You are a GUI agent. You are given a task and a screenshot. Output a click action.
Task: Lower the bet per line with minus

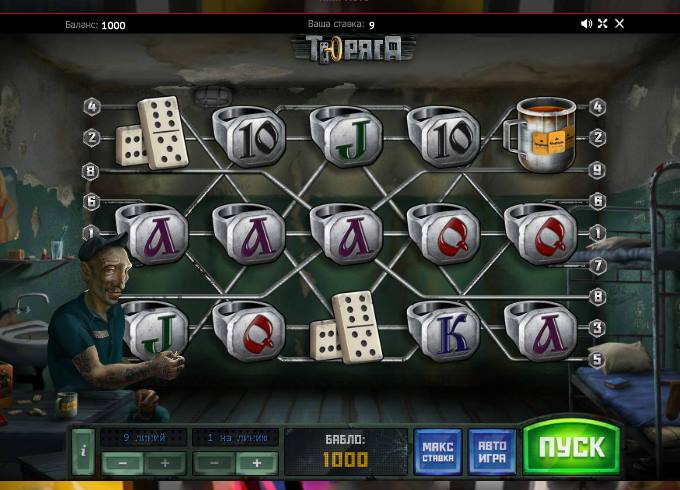pos(213,463)
